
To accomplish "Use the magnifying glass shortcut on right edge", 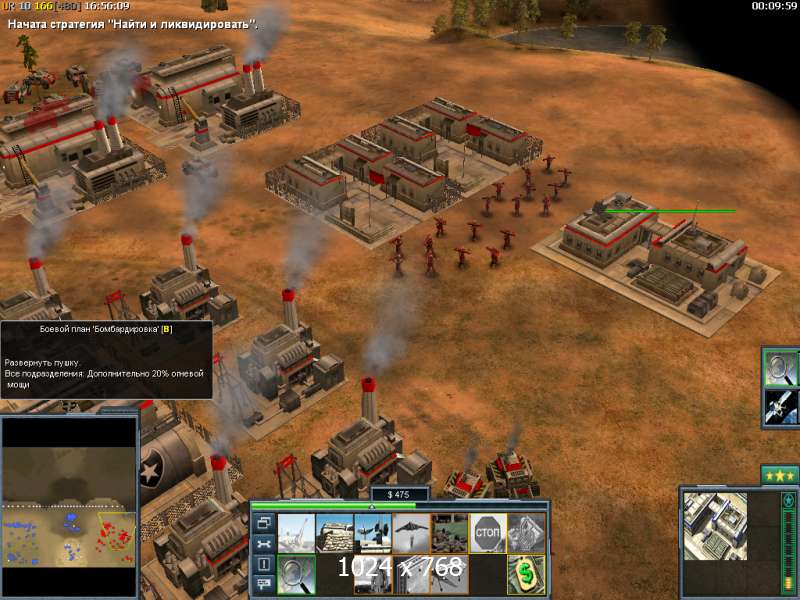I will click(x=780, y=368).
